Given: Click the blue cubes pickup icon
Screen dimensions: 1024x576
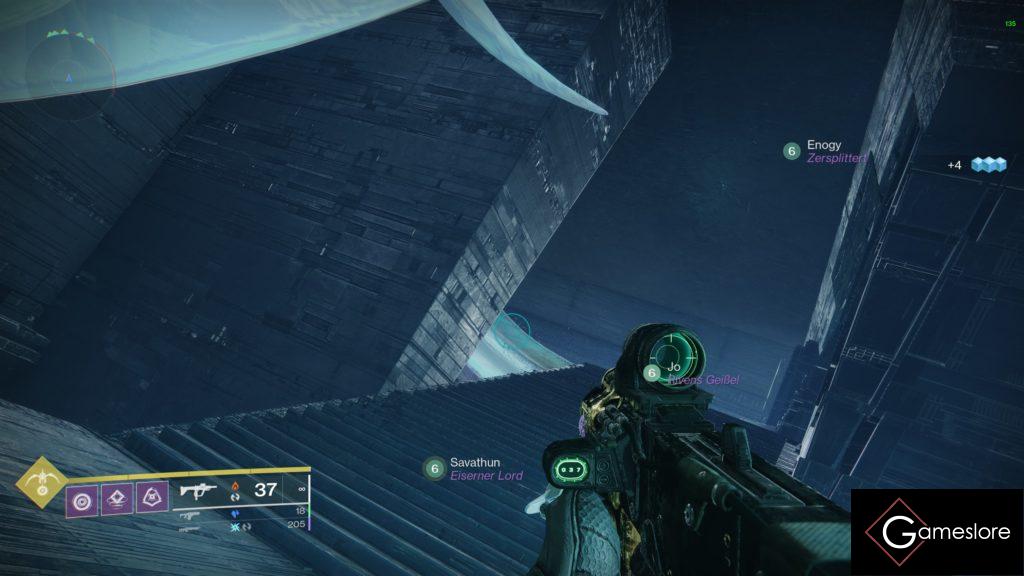Looking at the screenshot, I should tap(988, 165).
